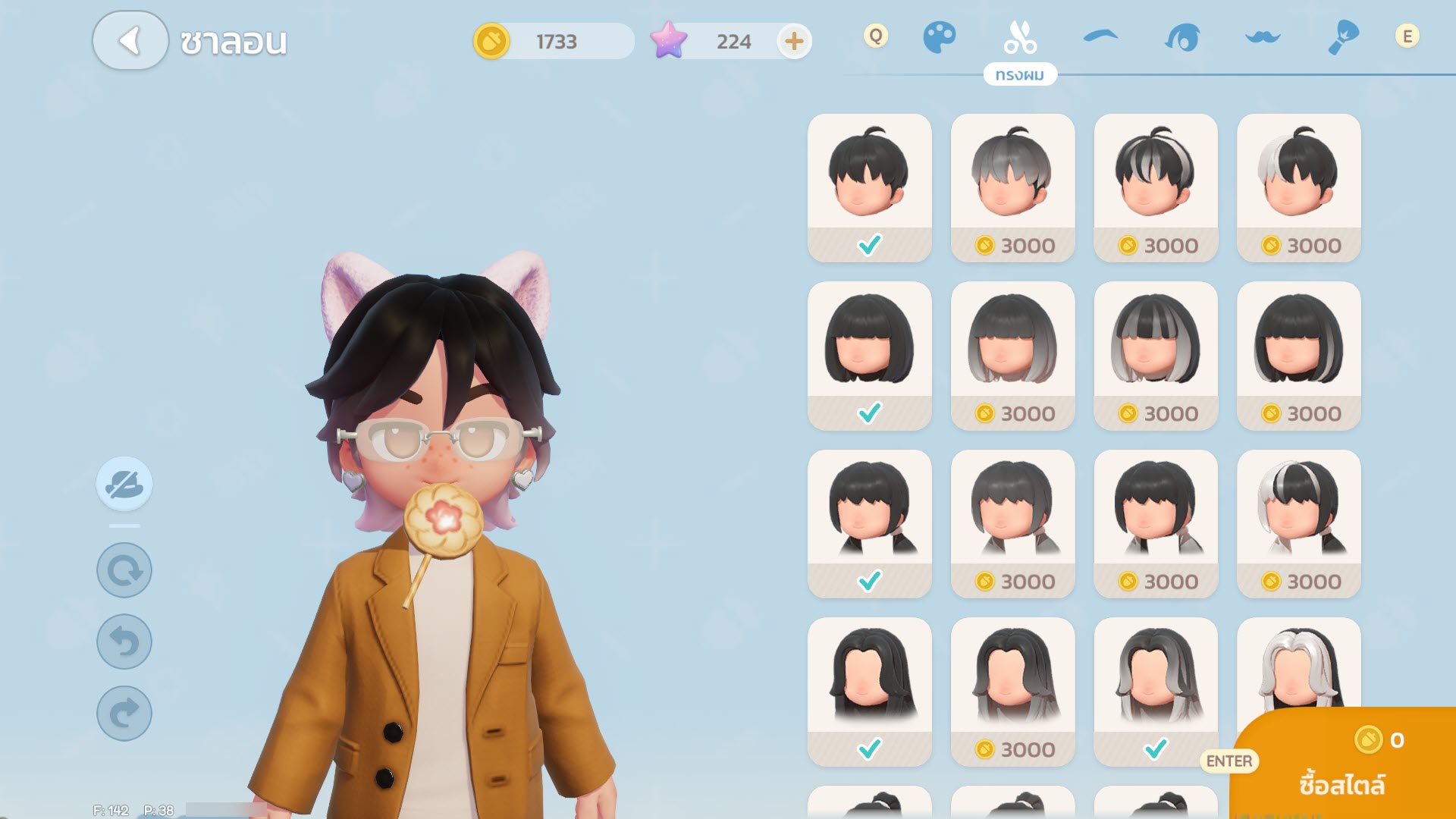
Task: Toggle the hat visibility icon
Action: coord(124,484)
